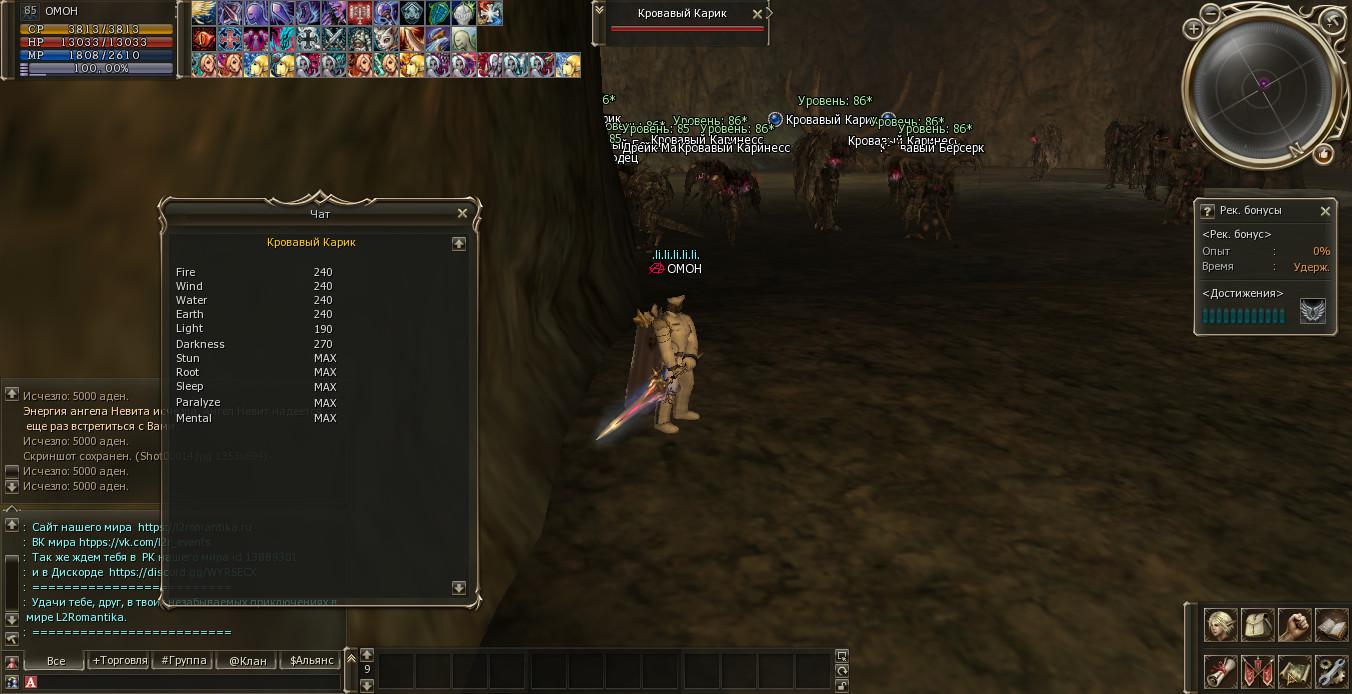Screen dimensions: 1352x694
Task: Close the Кровавый Карик target bar
Action: [756, 14]
